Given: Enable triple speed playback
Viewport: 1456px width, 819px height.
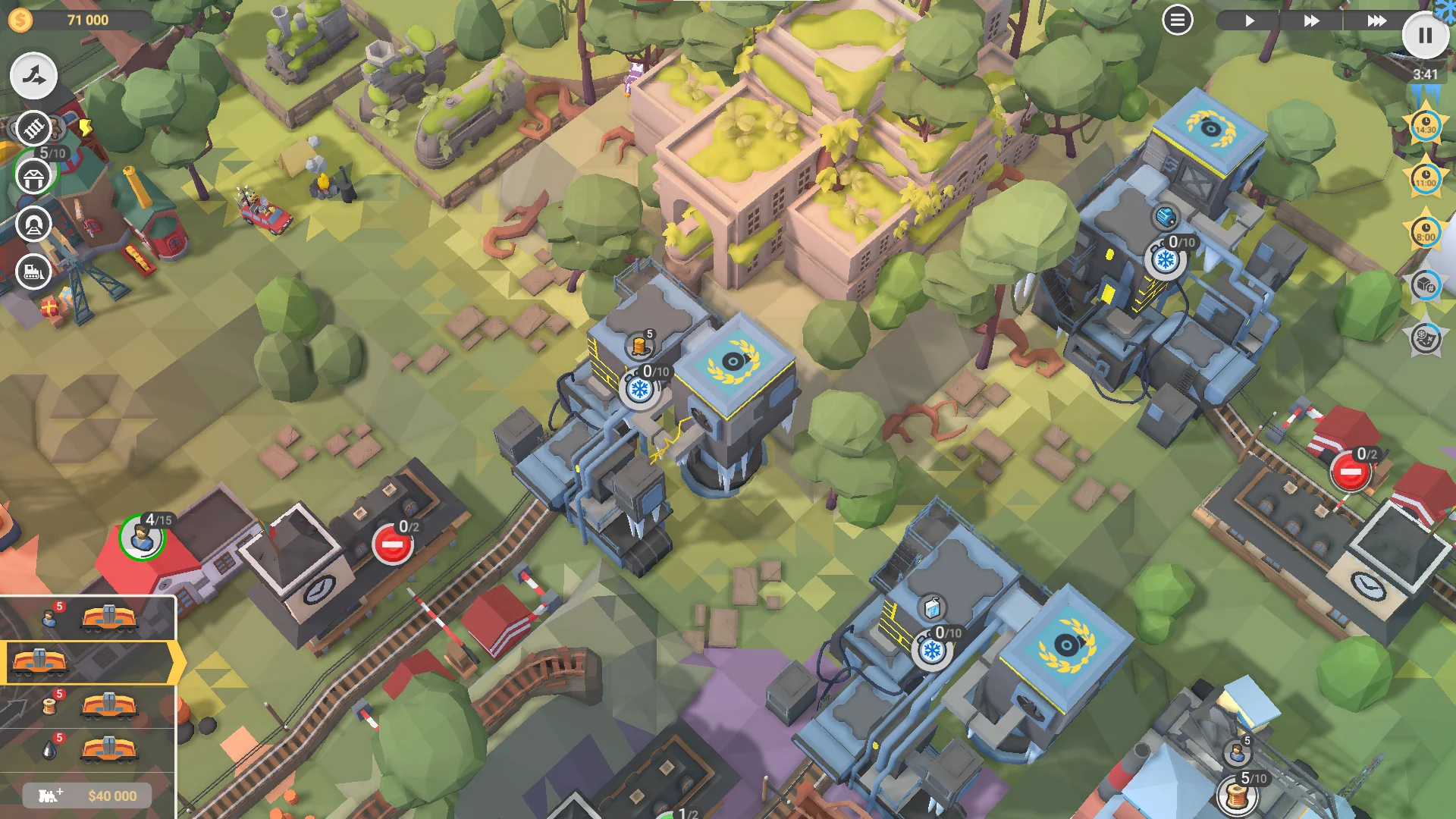Looking at the screenshot, I should coord(1377,20).
